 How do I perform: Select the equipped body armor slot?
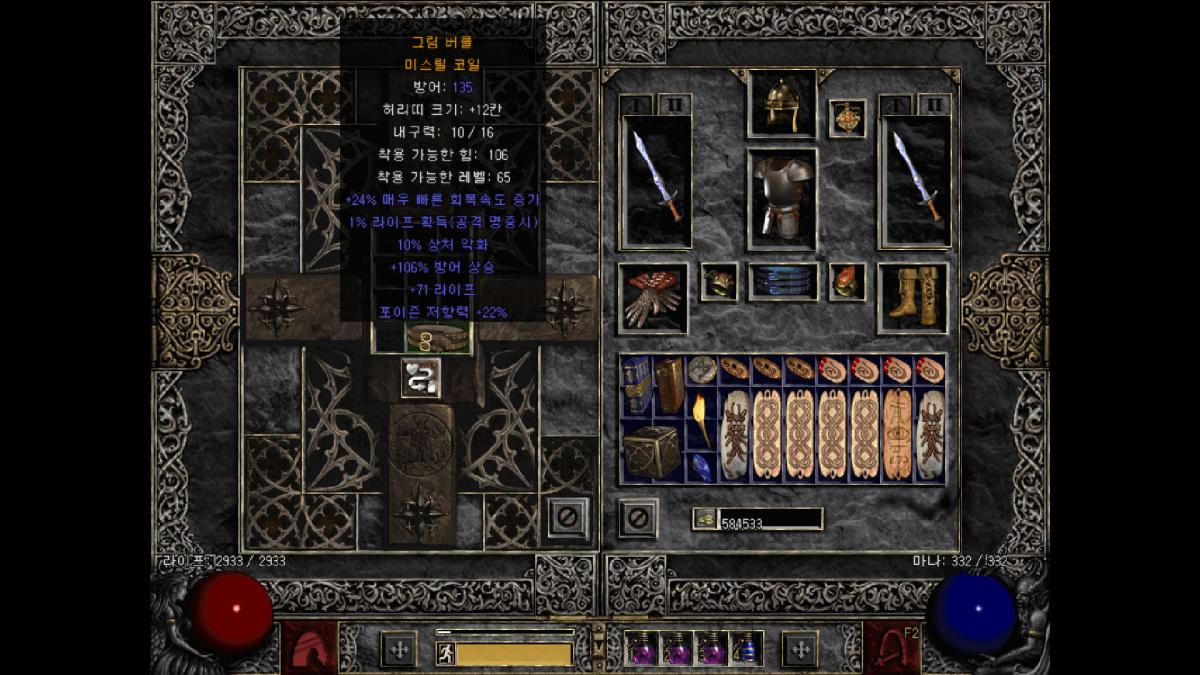point(781,198)
